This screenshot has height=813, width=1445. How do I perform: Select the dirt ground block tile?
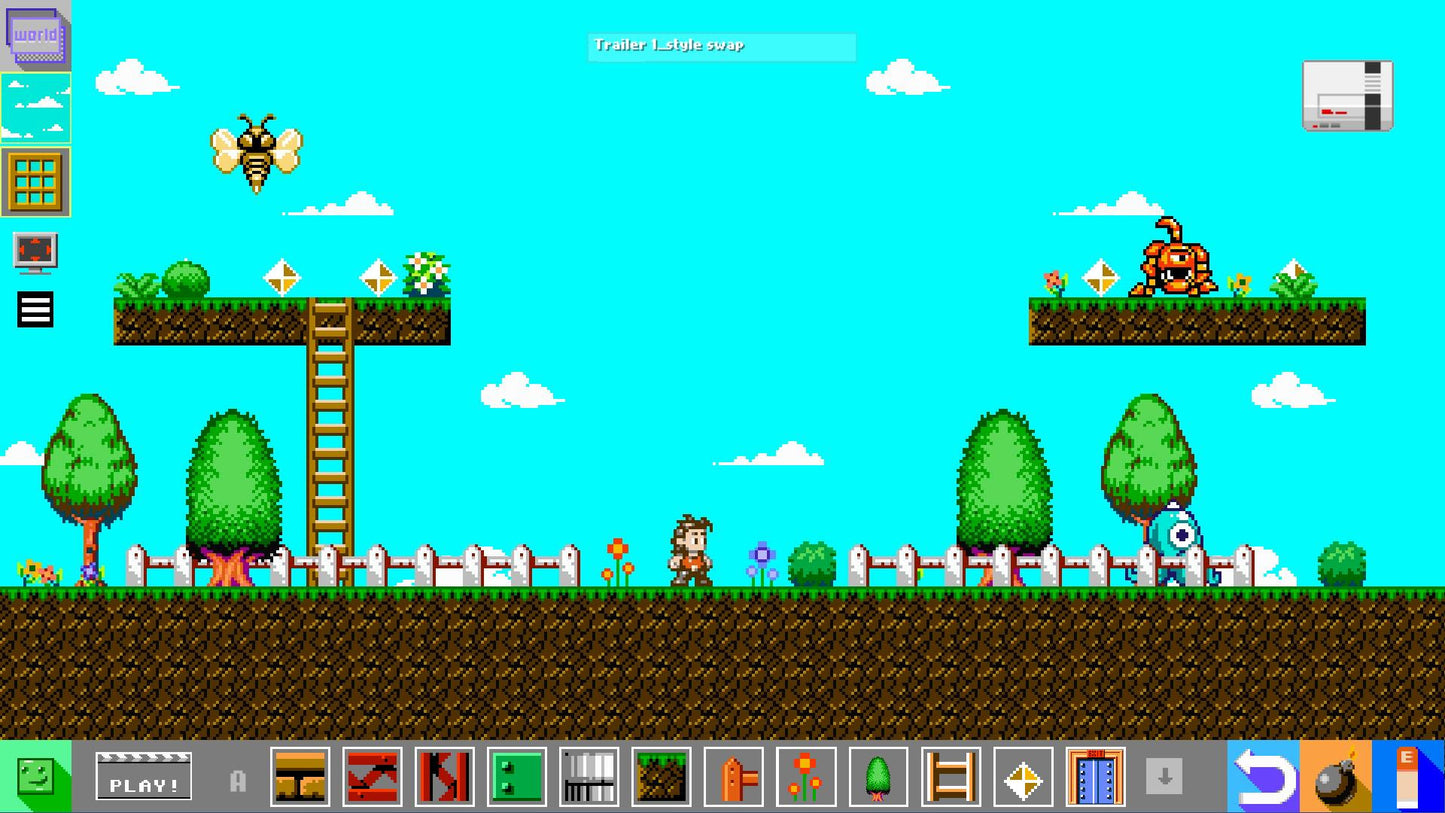coord(661,778)
